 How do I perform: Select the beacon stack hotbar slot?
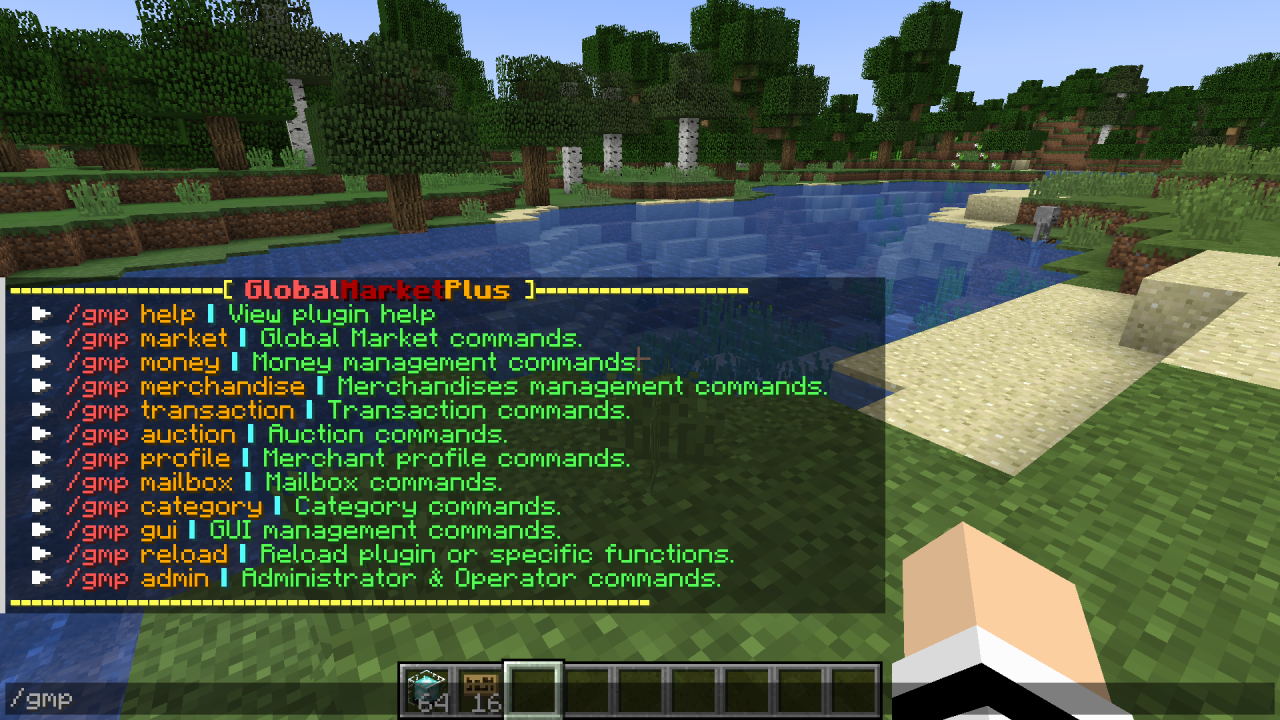427,690
